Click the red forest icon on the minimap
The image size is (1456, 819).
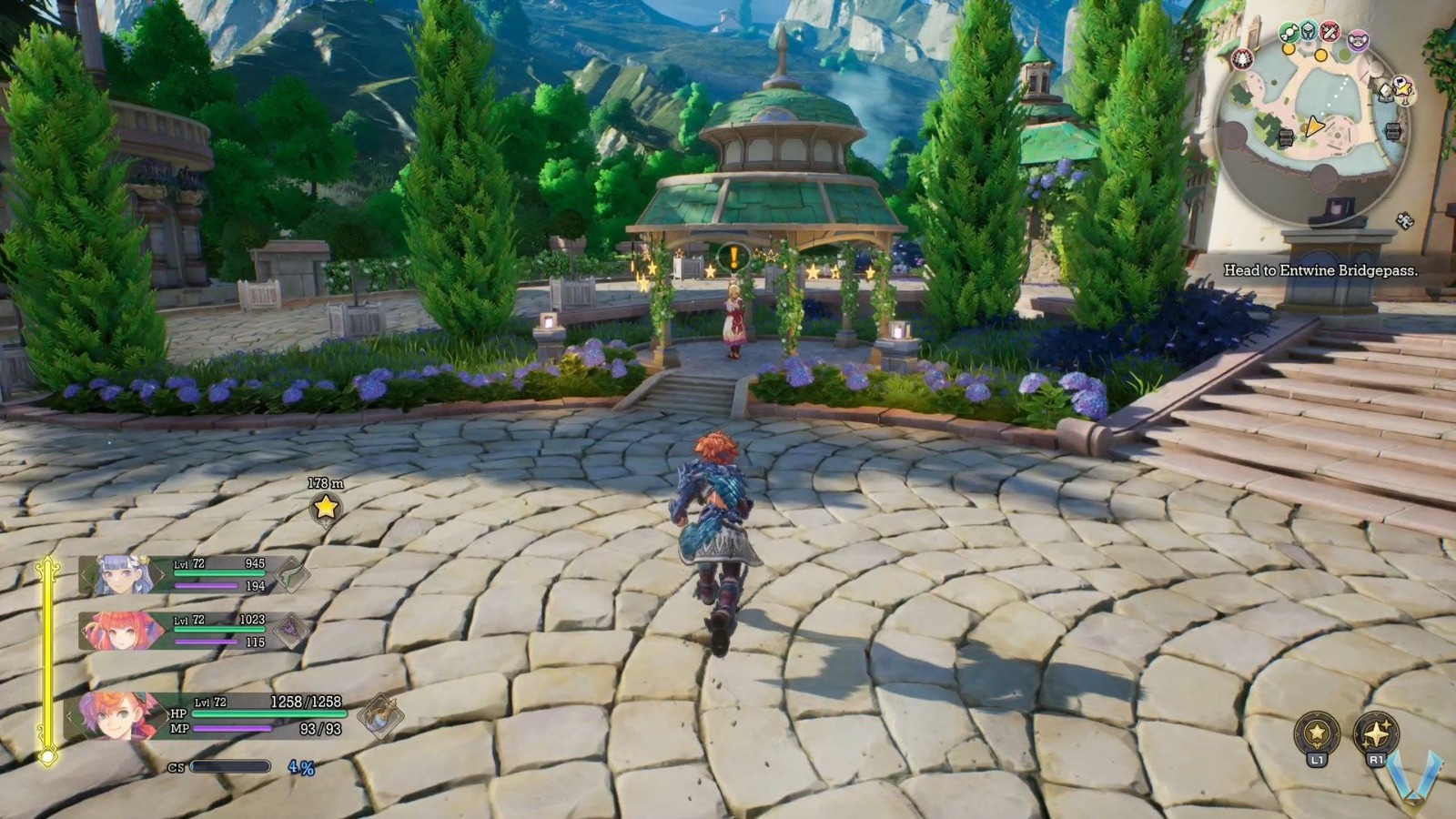click(1242, 58)
